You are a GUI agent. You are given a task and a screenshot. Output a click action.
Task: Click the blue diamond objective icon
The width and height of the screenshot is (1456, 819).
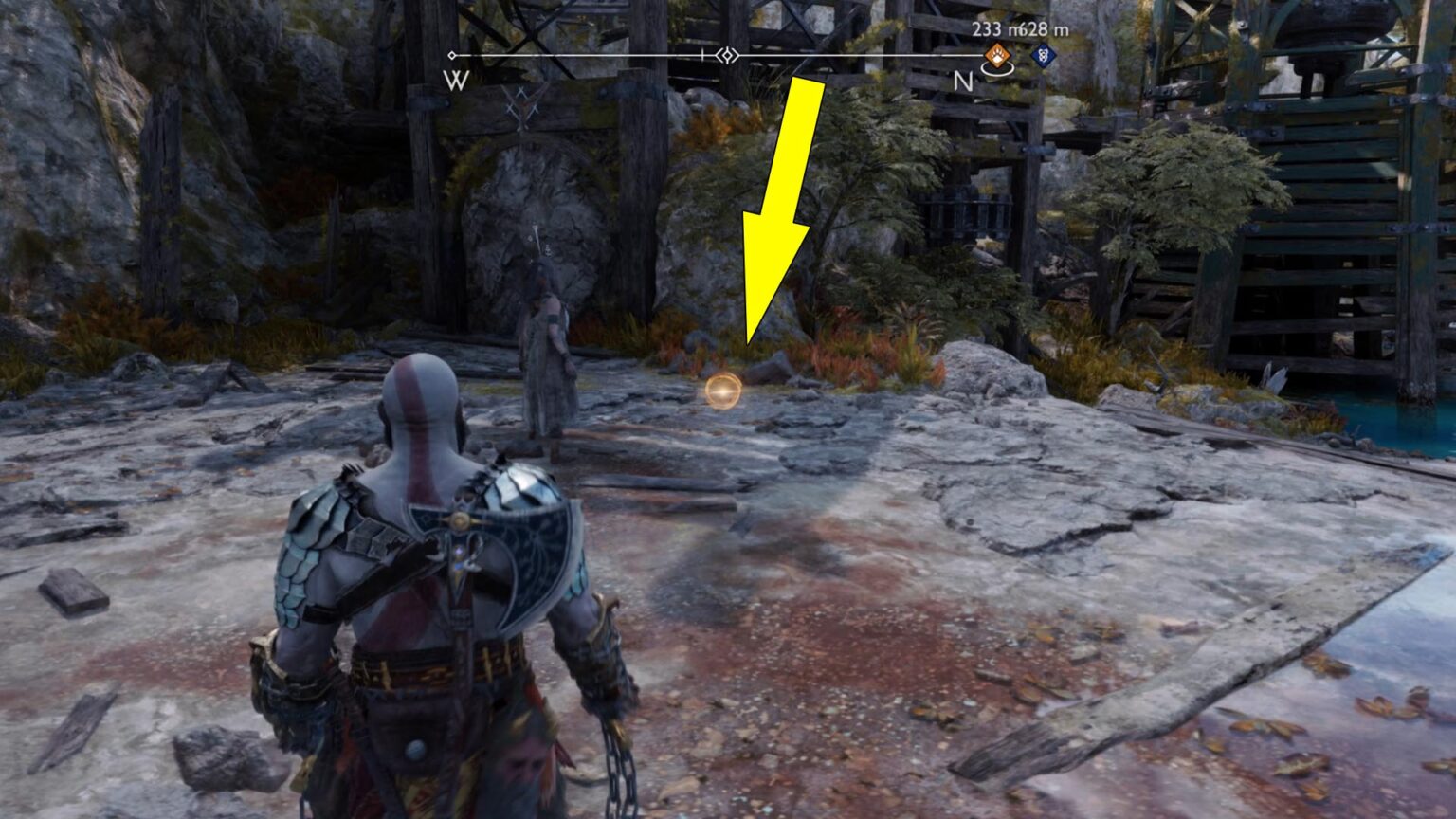tap(1044, 57)
